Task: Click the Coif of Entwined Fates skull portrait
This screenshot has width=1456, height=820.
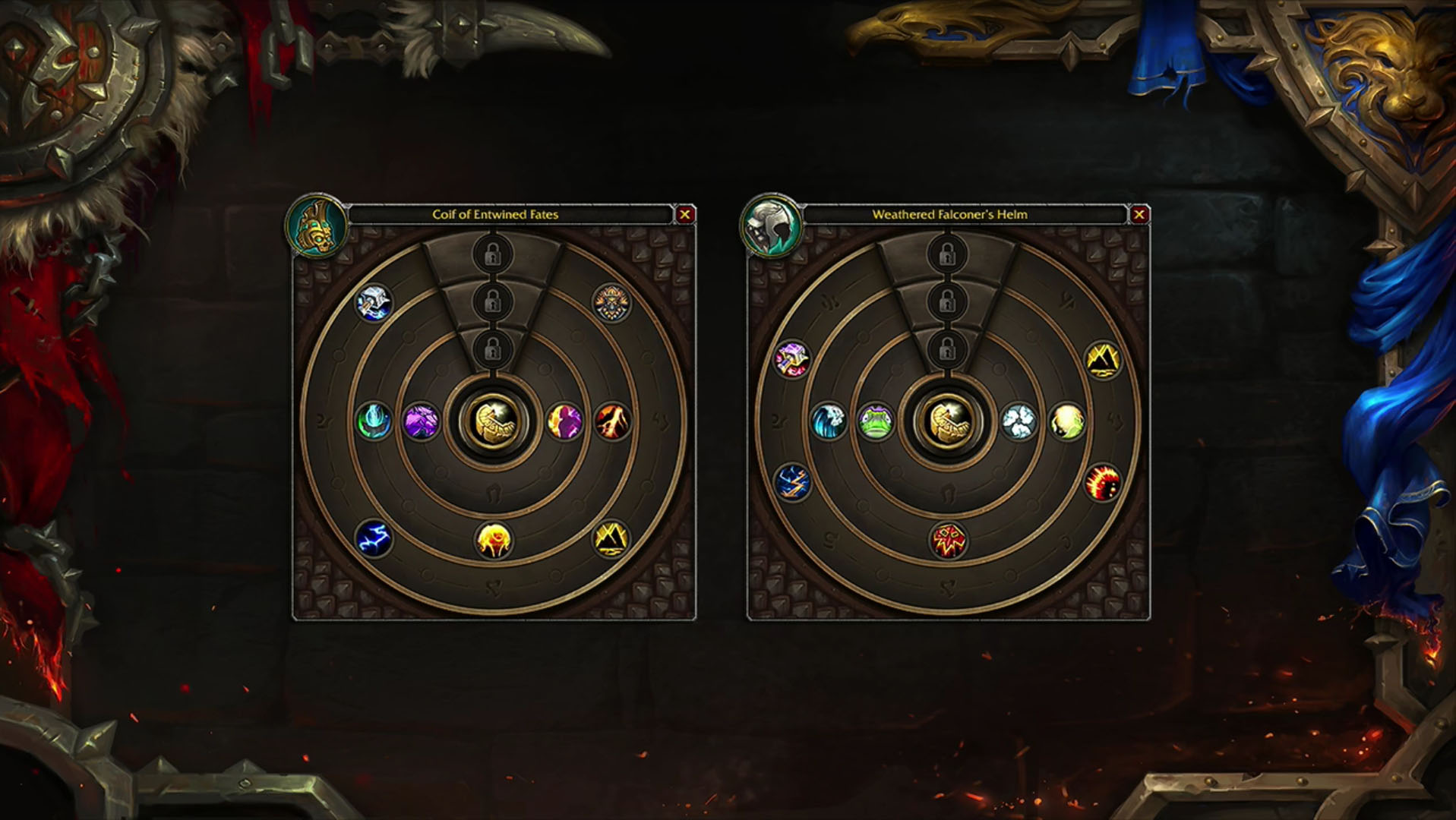Action: click(317, 225)
